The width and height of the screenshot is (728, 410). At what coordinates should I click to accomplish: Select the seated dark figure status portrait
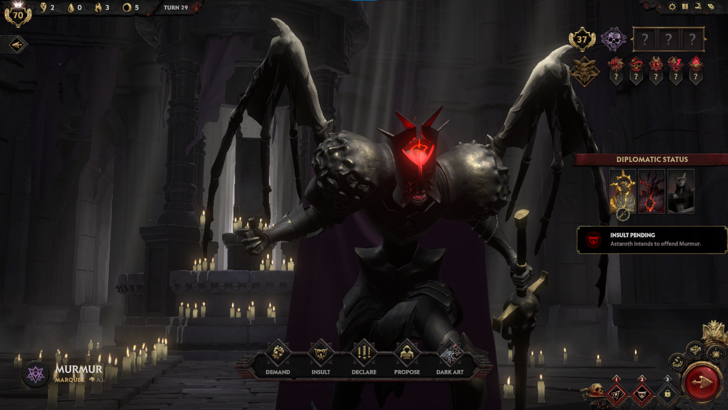[681, 191]
